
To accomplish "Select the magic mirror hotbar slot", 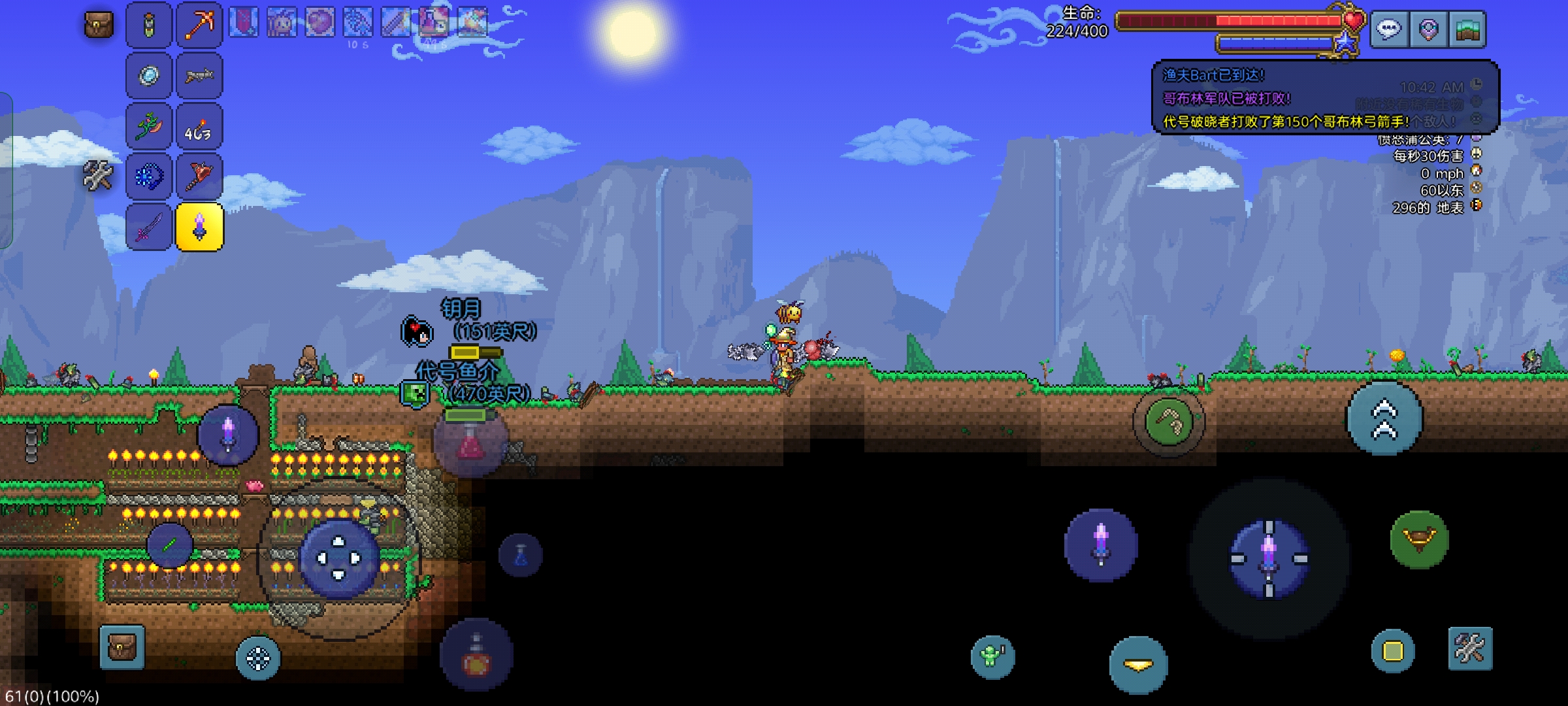I will coord(149,76).
